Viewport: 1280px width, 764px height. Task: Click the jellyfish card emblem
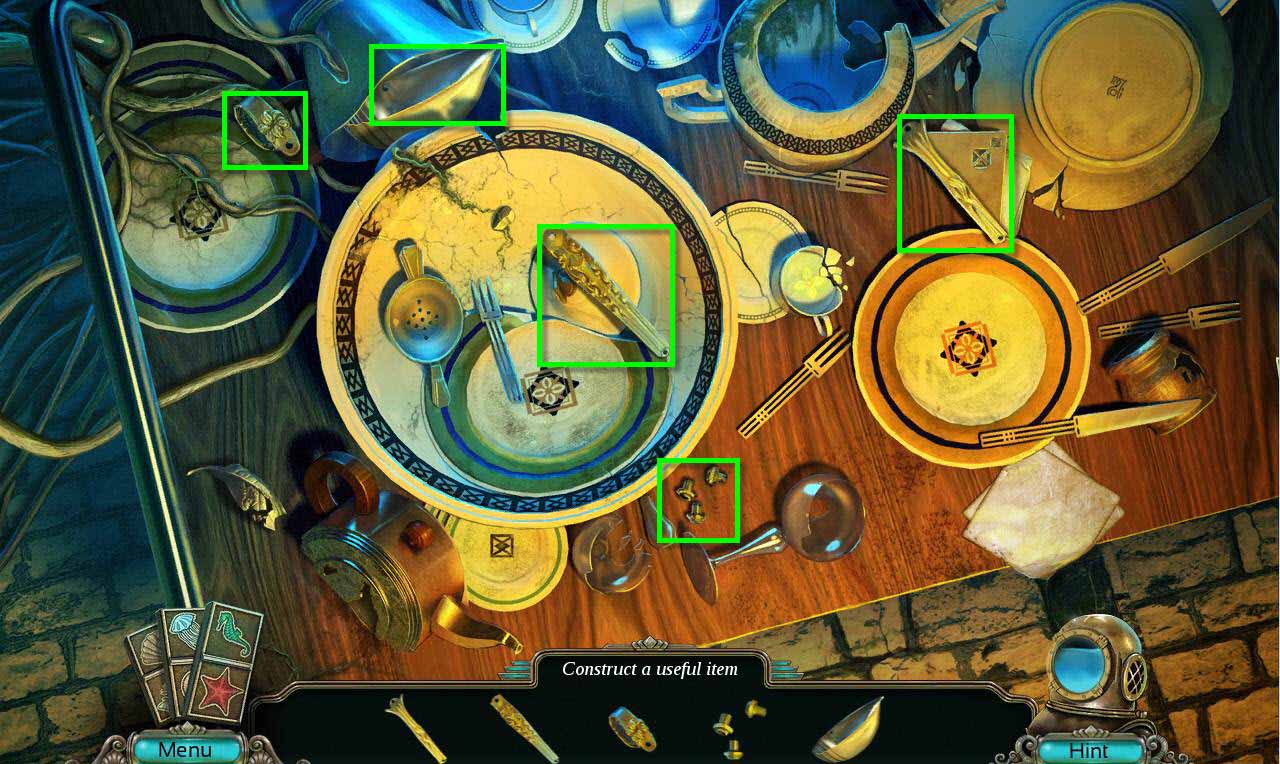(184, 630)
